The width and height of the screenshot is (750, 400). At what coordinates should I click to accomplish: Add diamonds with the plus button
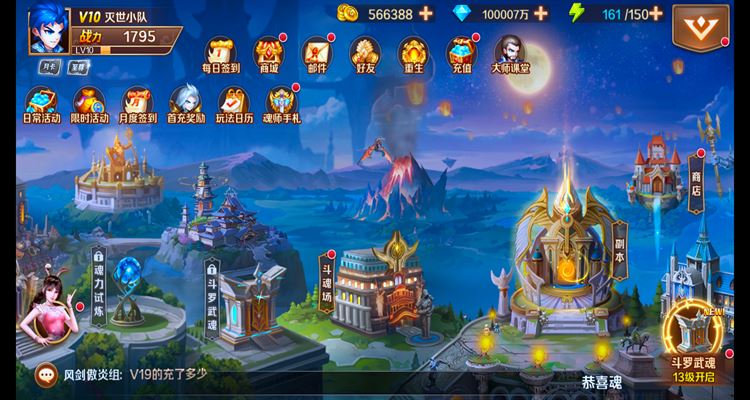point(541,14)
